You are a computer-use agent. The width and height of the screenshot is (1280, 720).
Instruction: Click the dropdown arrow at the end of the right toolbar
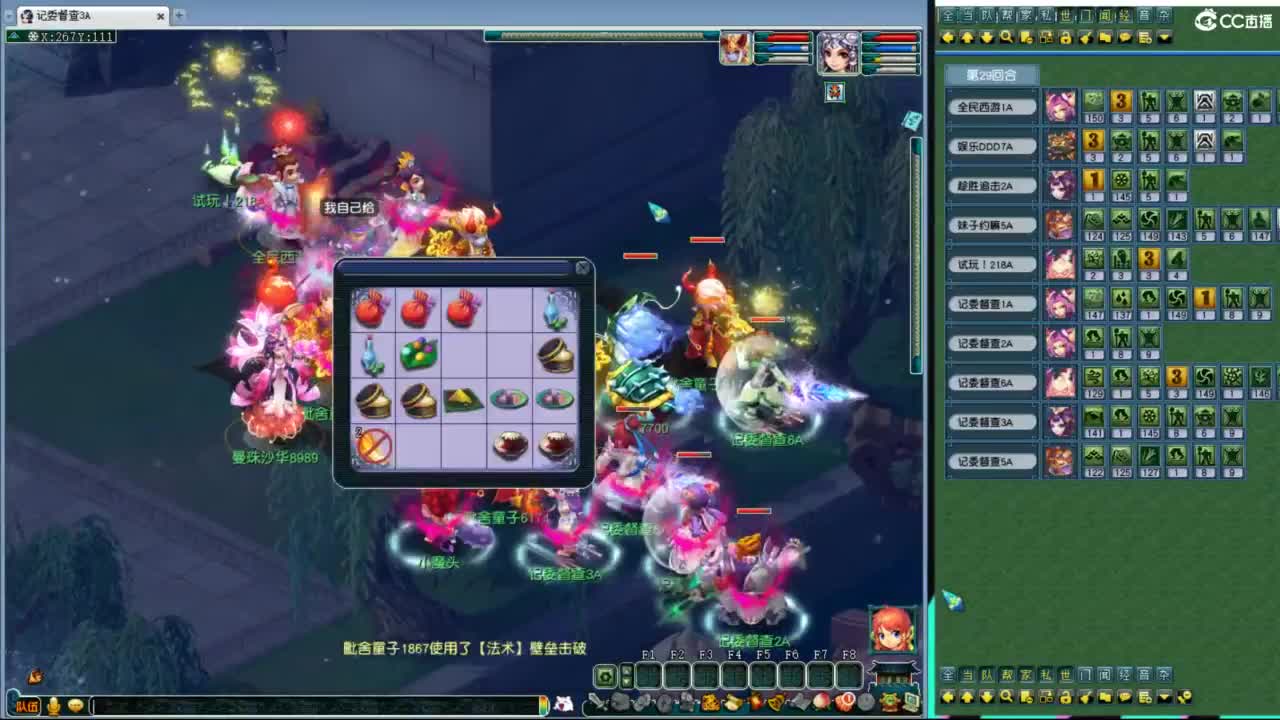pos(1163,38)
